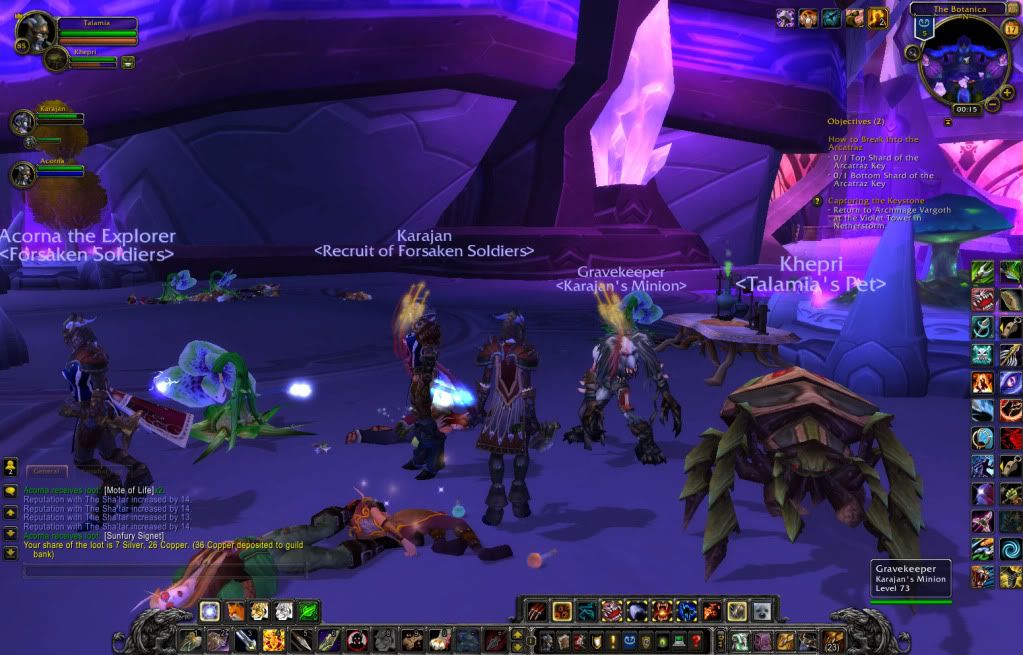This screenshot has height=655, width=1023.
Task: Select party member Acorna's portrait
Action: tap(23, 175)
